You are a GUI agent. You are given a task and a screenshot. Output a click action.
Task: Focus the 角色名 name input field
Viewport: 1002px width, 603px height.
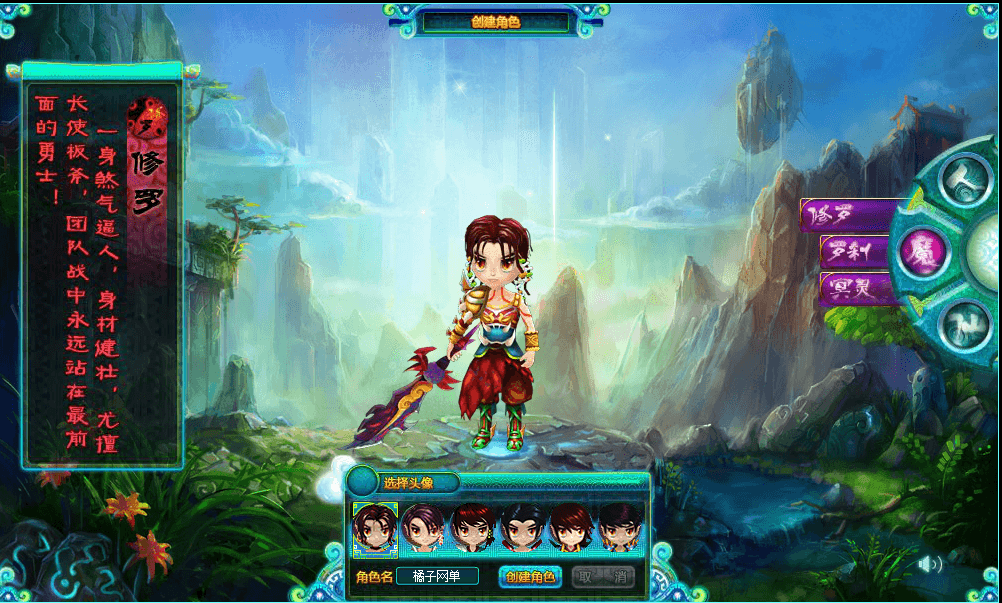(x=437, y=577)
